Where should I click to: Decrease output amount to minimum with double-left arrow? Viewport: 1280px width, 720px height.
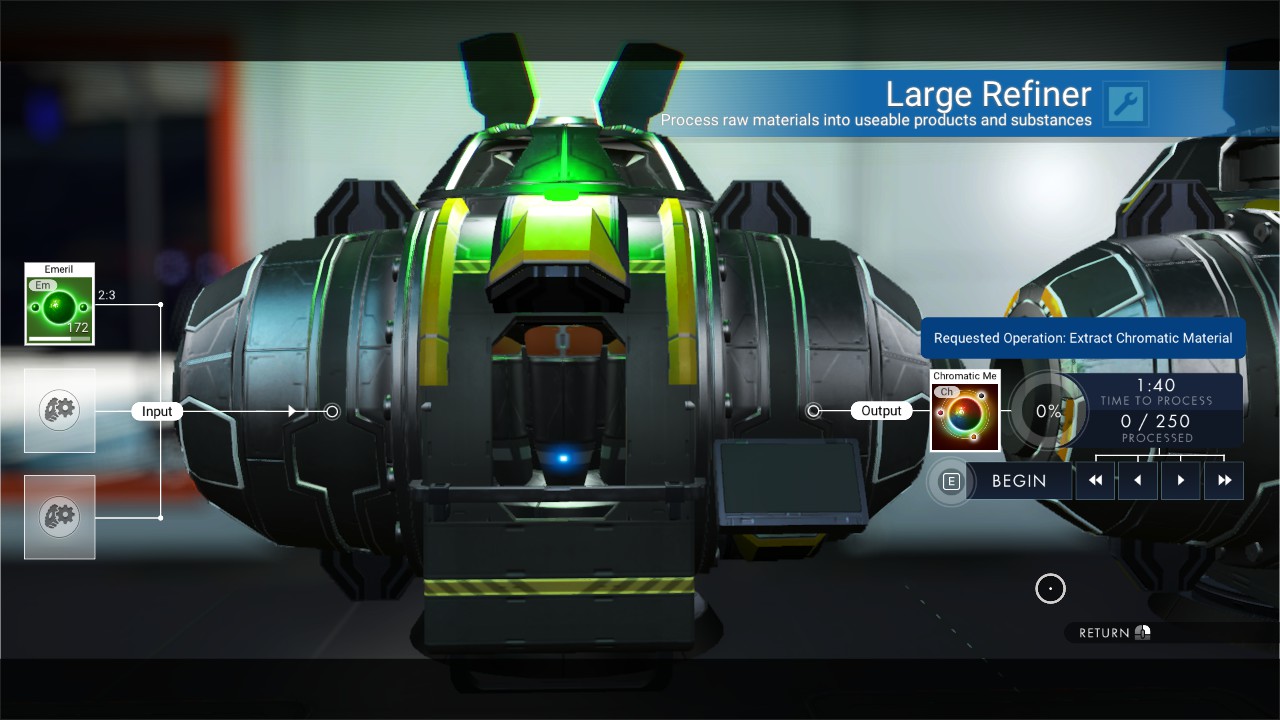tap(1095, 481)
